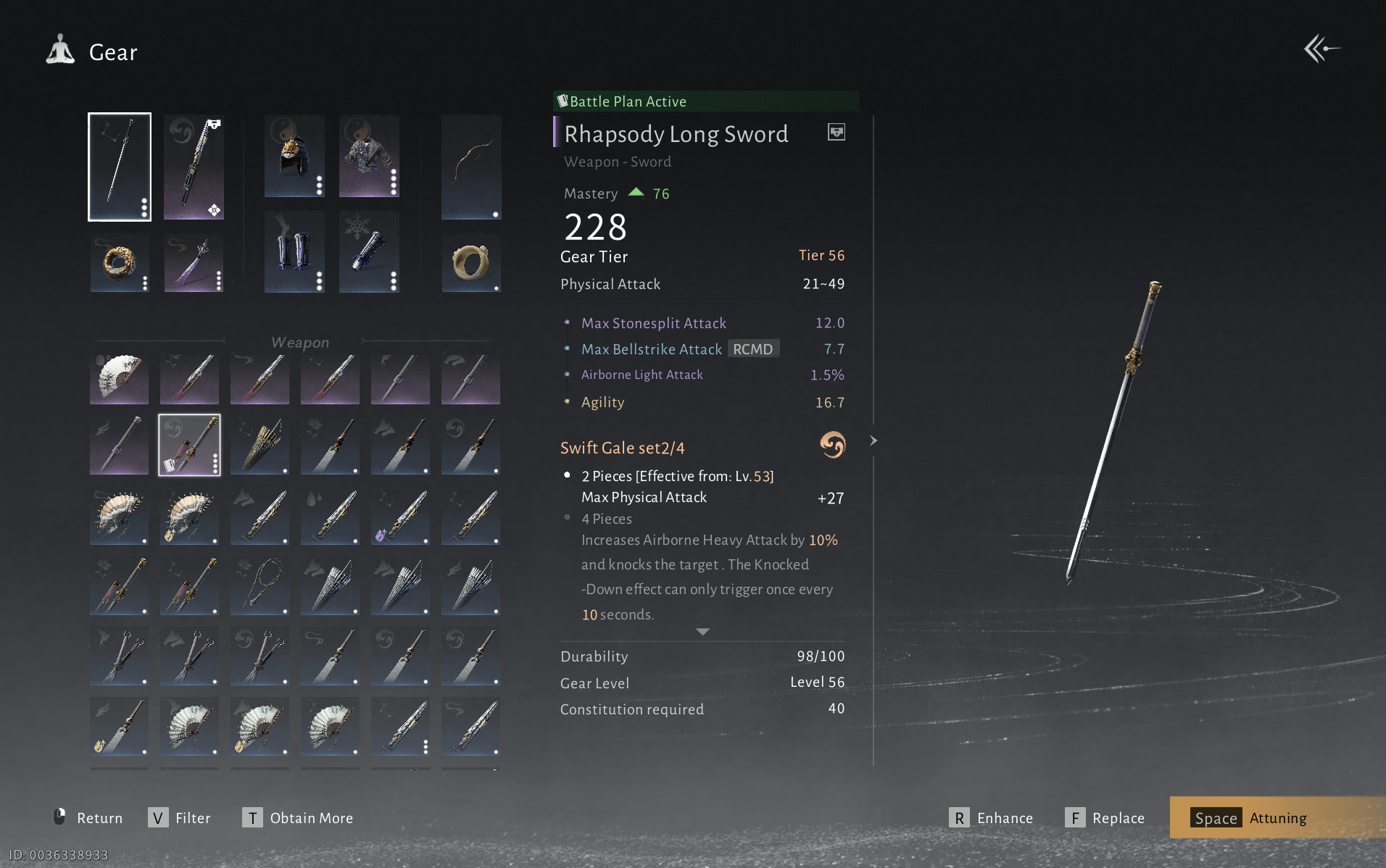Click the icon beside the weapon name
Screen dimensions: 1386x868
tap(836, 132)
